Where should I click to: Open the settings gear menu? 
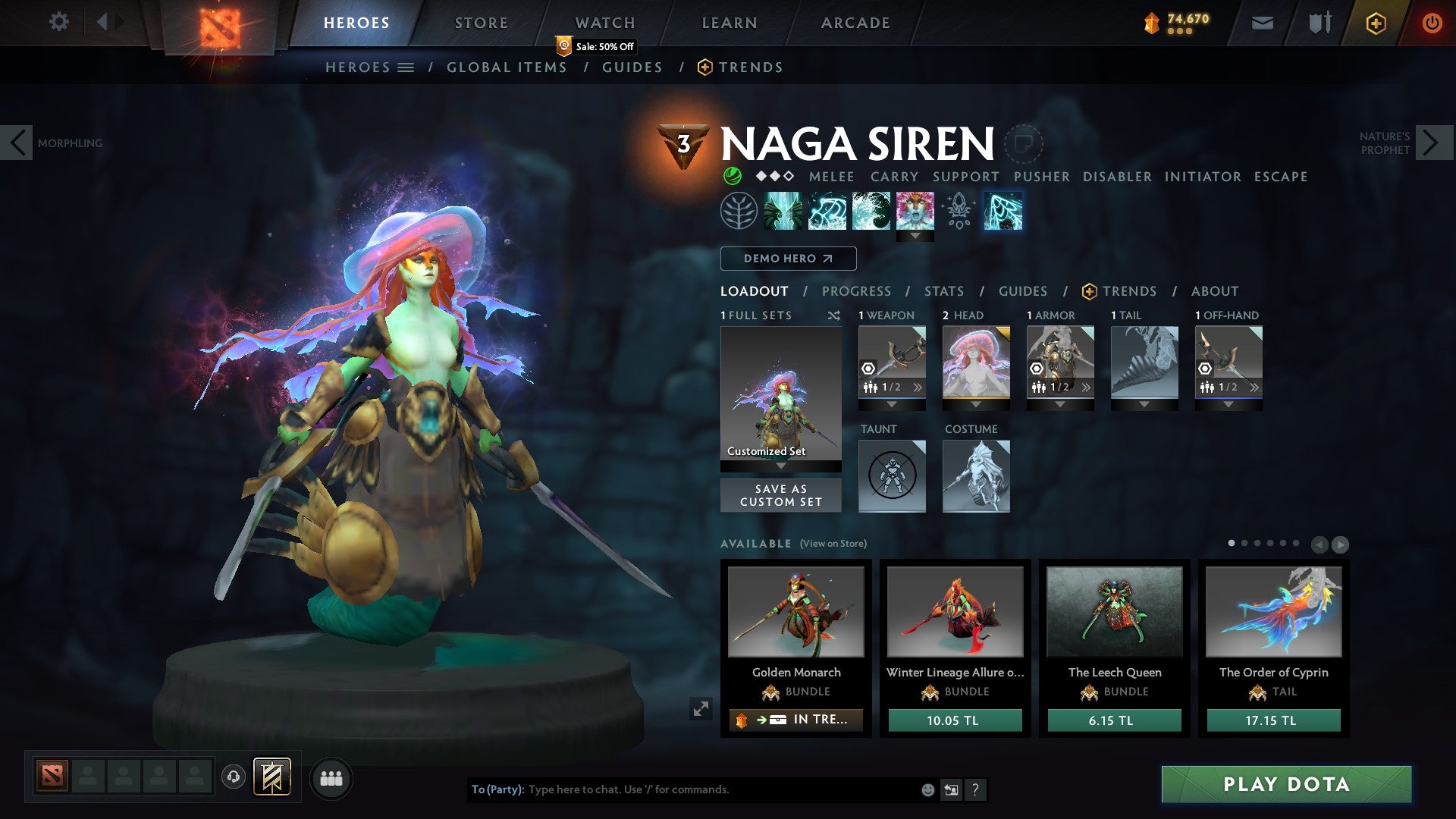tap(58, 22)
